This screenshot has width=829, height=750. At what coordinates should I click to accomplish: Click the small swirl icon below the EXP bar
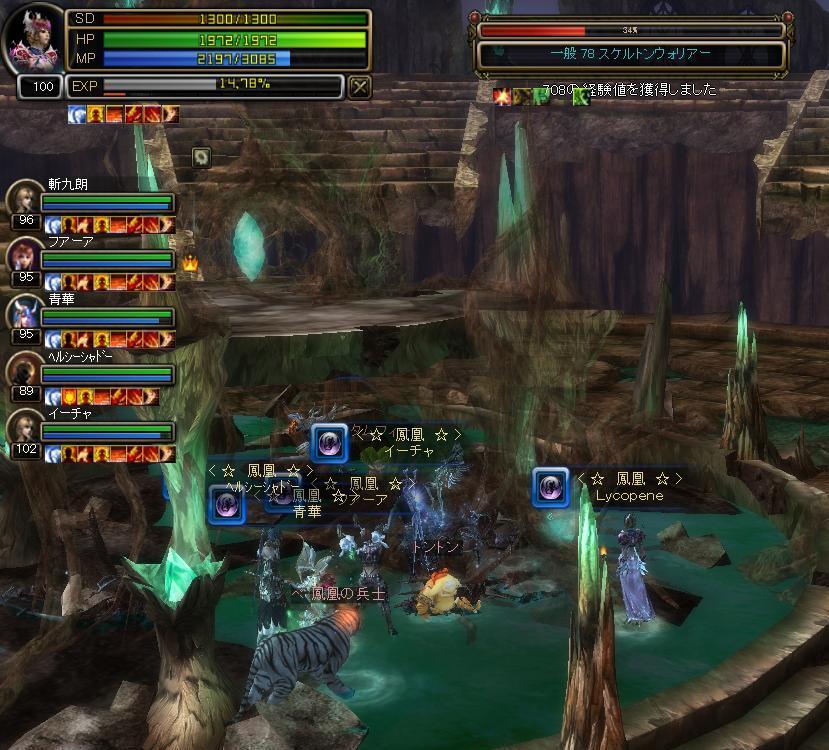click(x=201, y=156)
